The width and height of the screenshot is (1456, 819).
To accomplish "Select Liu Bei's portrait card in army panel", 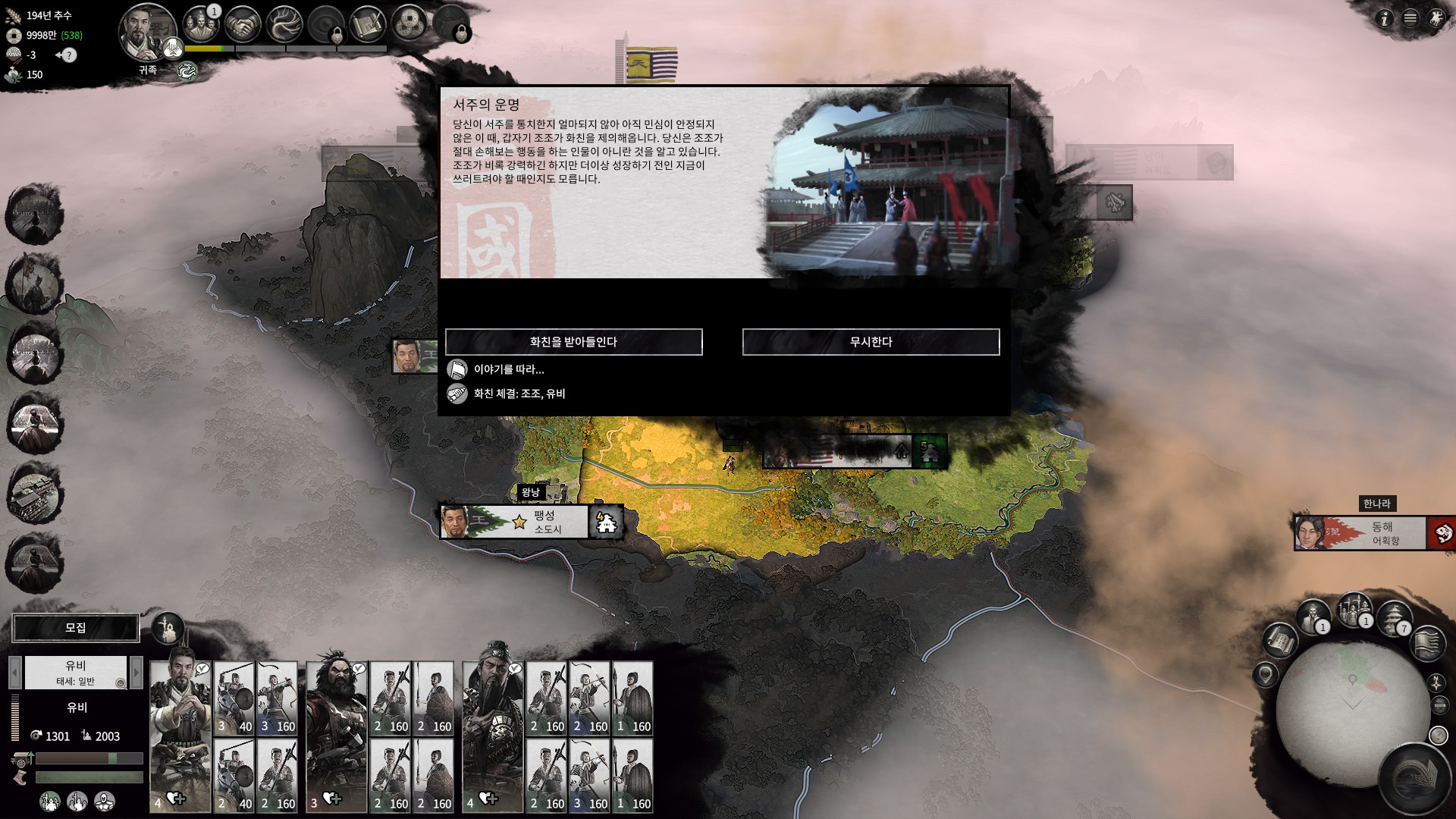I will click(180, 732).
